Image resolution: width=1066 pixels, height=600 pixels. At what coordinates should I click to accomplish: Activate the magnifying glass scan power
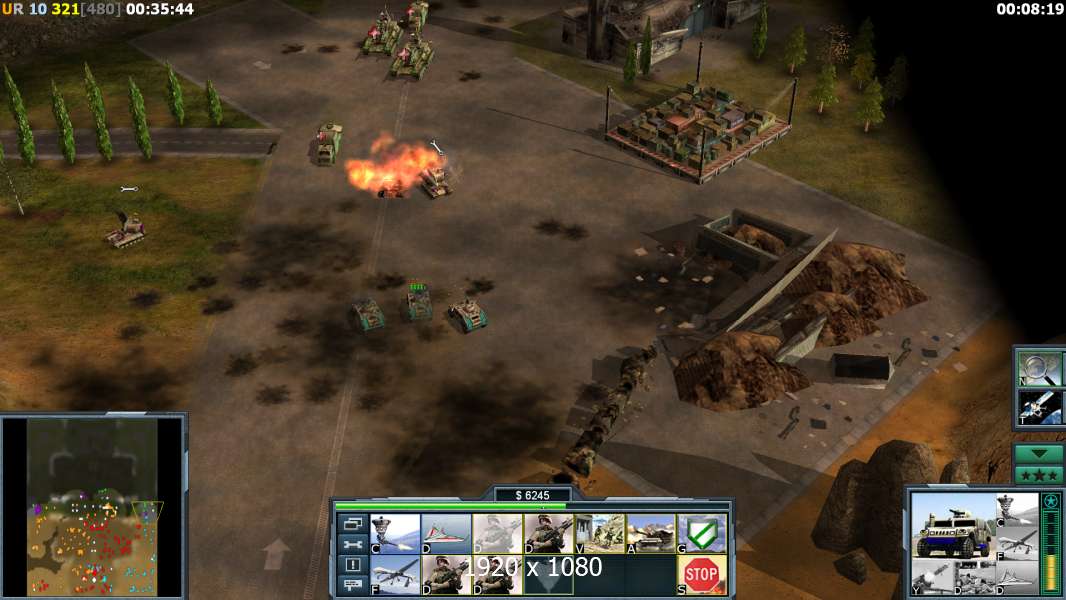point(1038,368)
